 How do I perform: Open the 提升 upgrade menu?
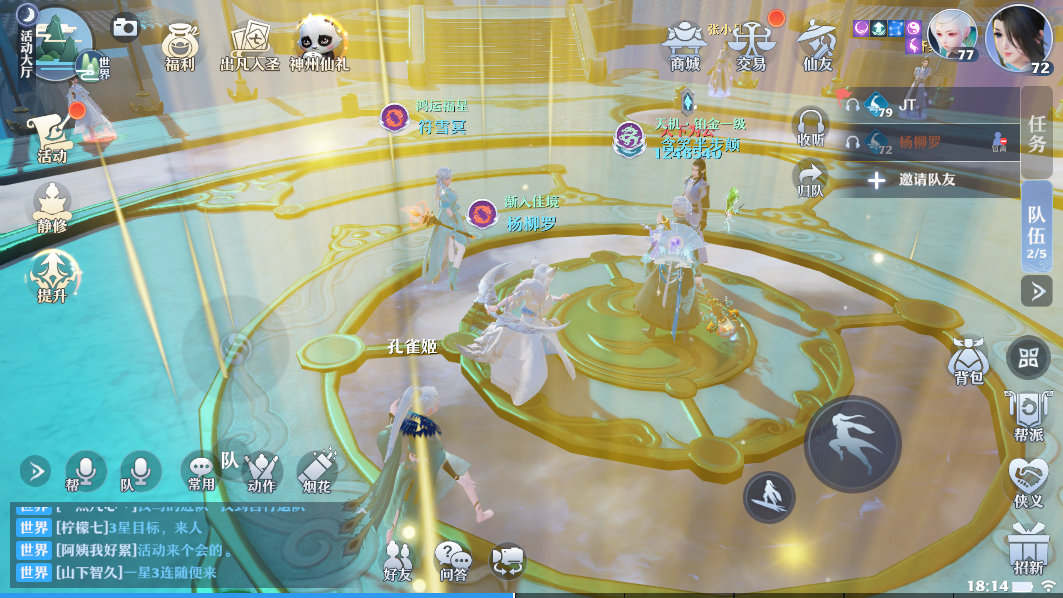pyautogui.click(x=52, y=275)
